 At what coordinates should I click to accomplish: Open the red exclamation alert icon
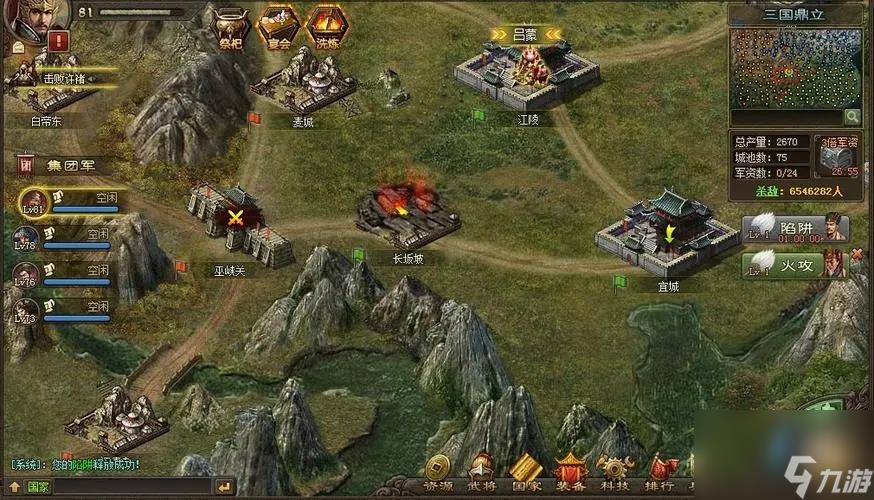tap(58, 42)
